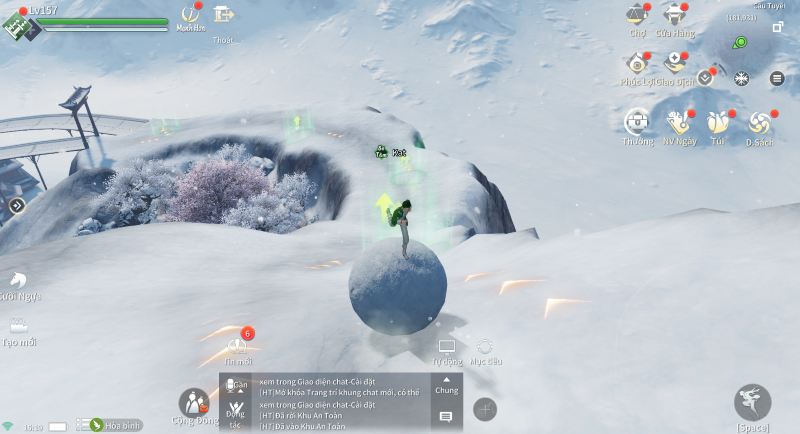The width and height of the screenshot is (800, 434).
Task: Open NV Ngày daily quests
Action: pyautogui.click(x=679, y=123)
